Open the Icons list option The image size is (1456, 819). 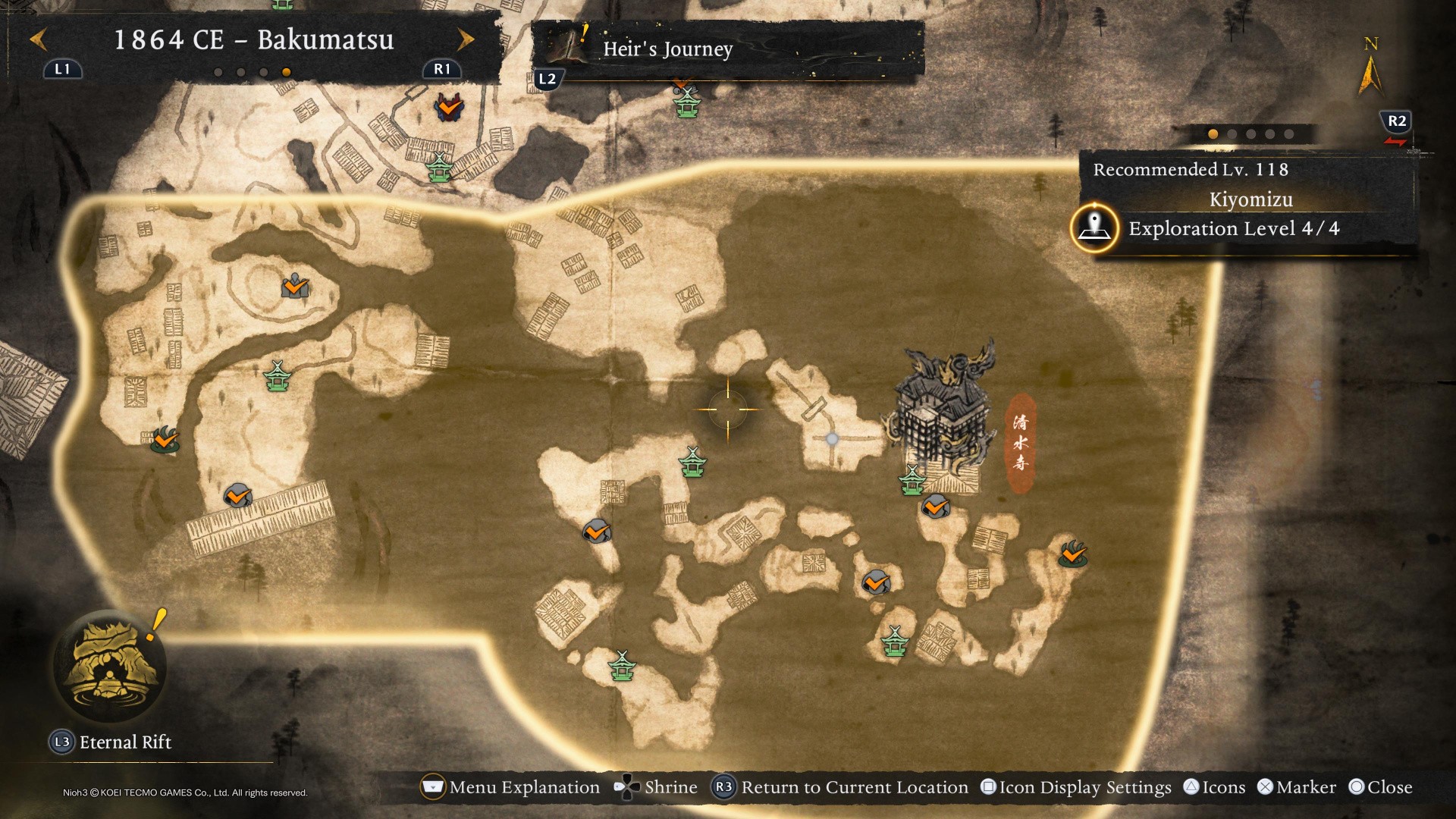pyautogui.click(x=1214, y=787)
